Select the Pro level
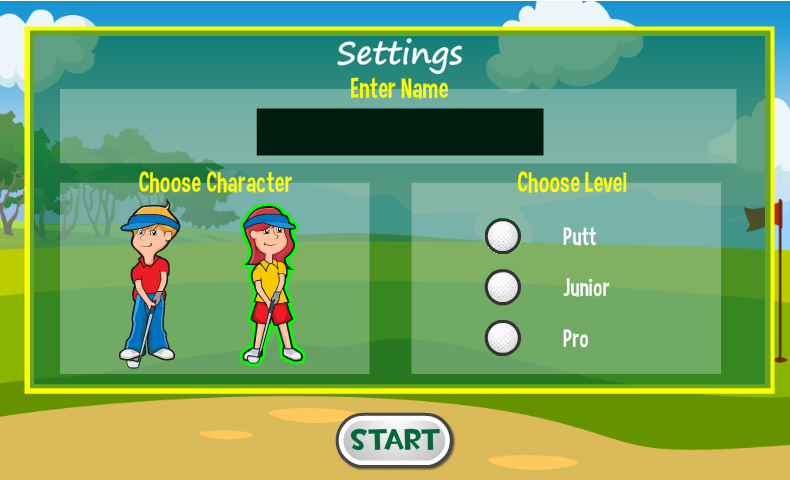The width and height of the screenshot is (790, 480). tap(503, 338)
